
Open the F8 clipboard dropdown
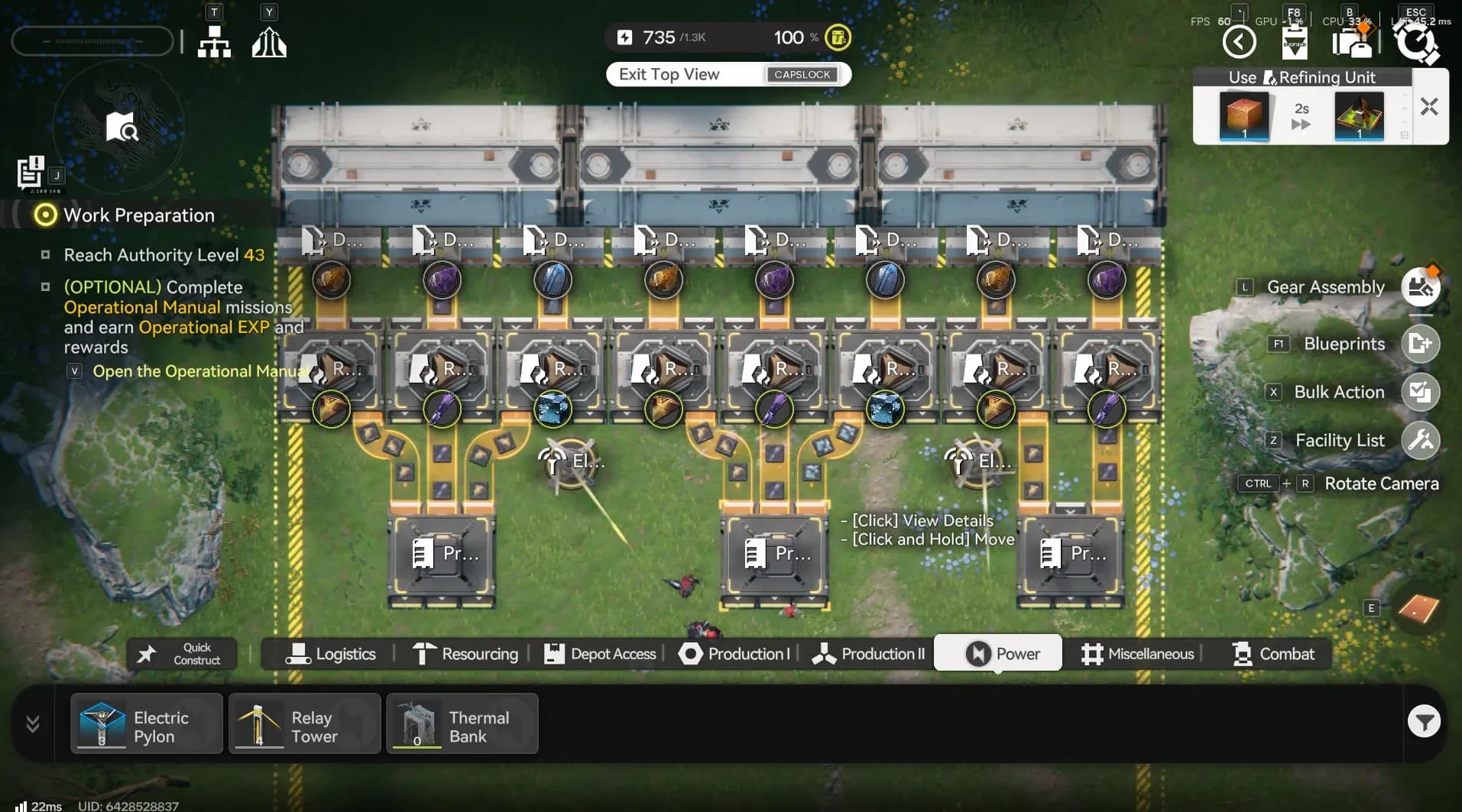point(1294,42)
